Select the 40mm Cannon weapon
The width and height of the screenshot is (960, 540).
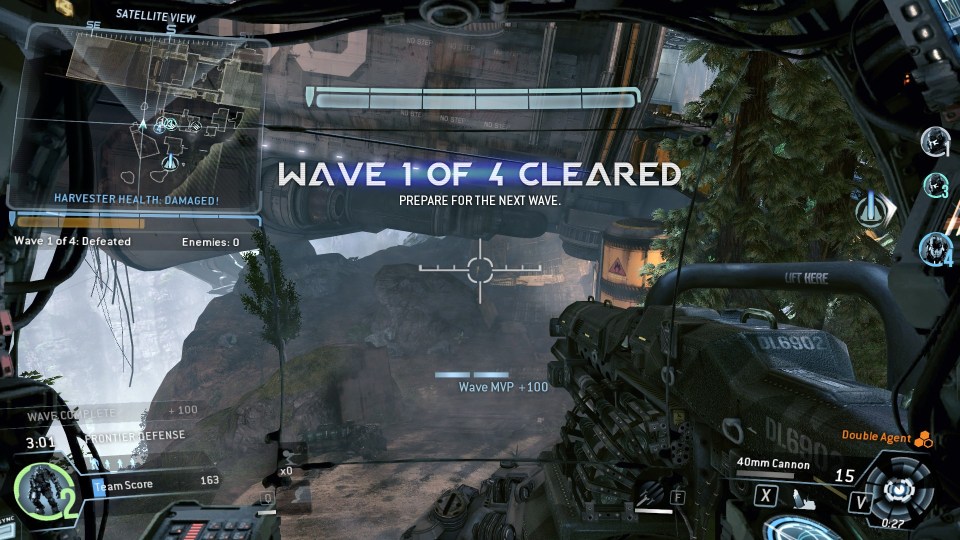tap(772, 463)
